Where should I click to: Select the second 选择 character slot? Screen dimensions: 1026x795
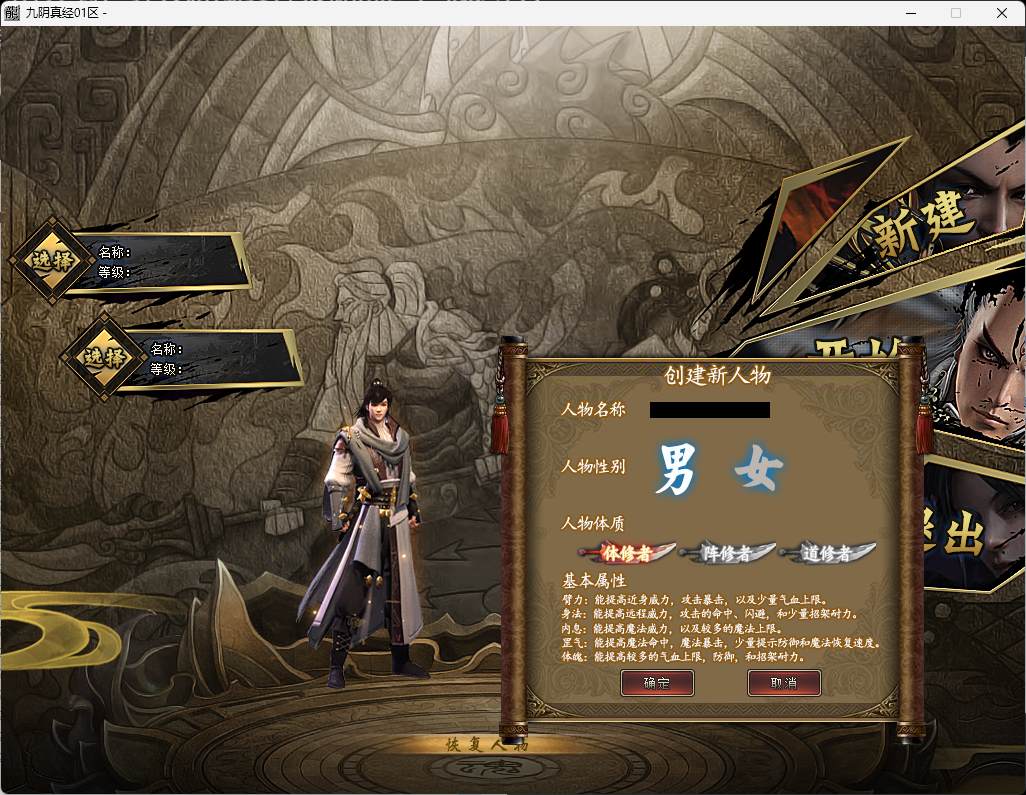100,357
